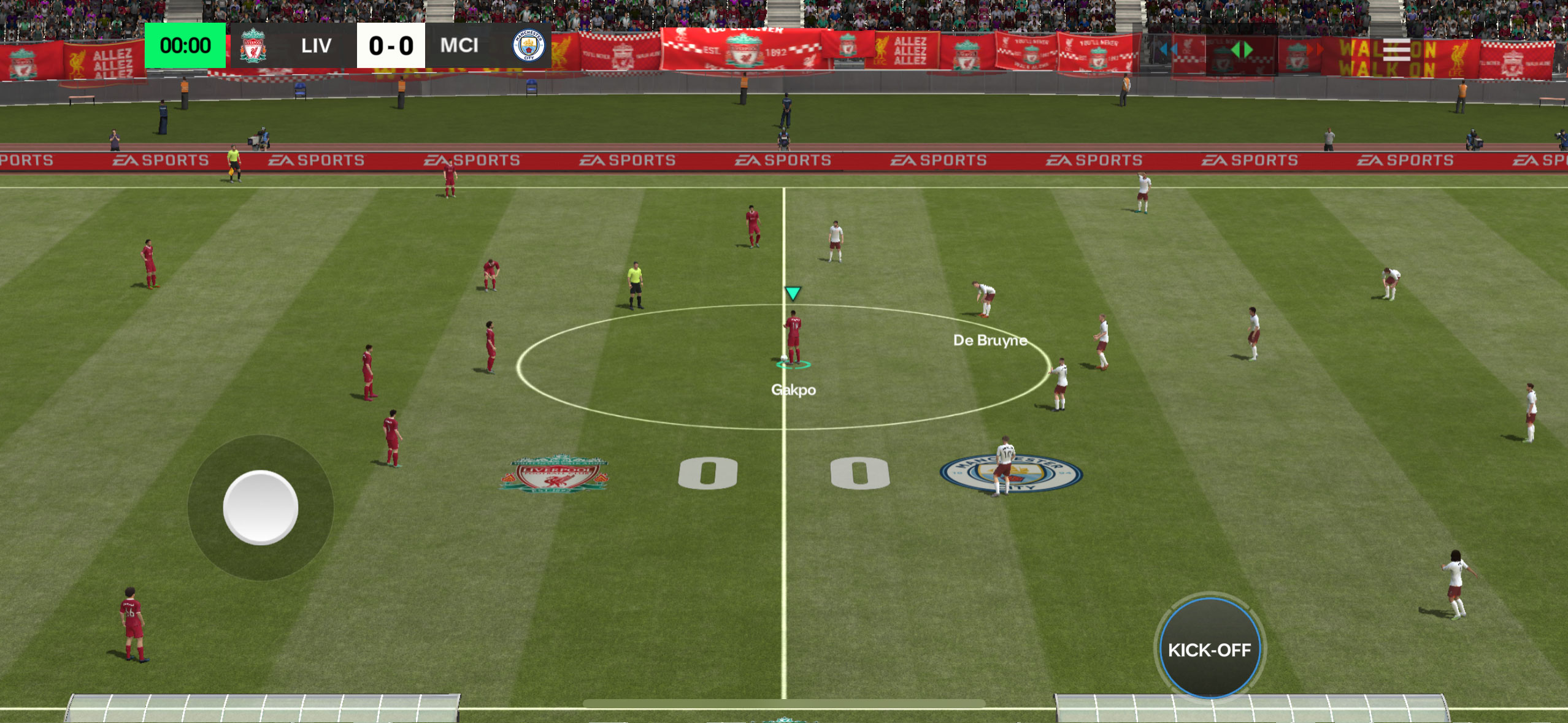This screenshot has height=723, width=1568.
Task: Select the red right-arrows attacking option
Action: pyautogui.click(x=1313, y=50)
